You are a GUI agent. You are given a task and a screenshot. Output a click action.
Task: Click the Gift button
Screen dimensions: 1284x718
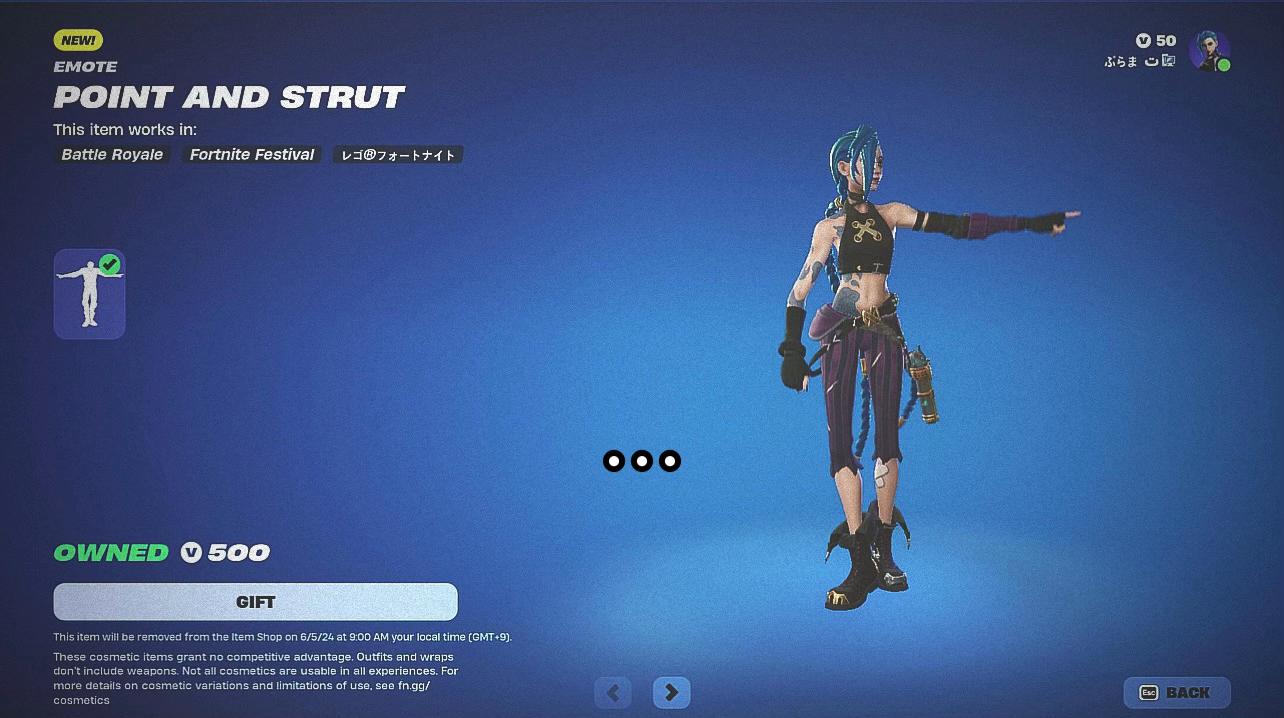click(255, 602)
